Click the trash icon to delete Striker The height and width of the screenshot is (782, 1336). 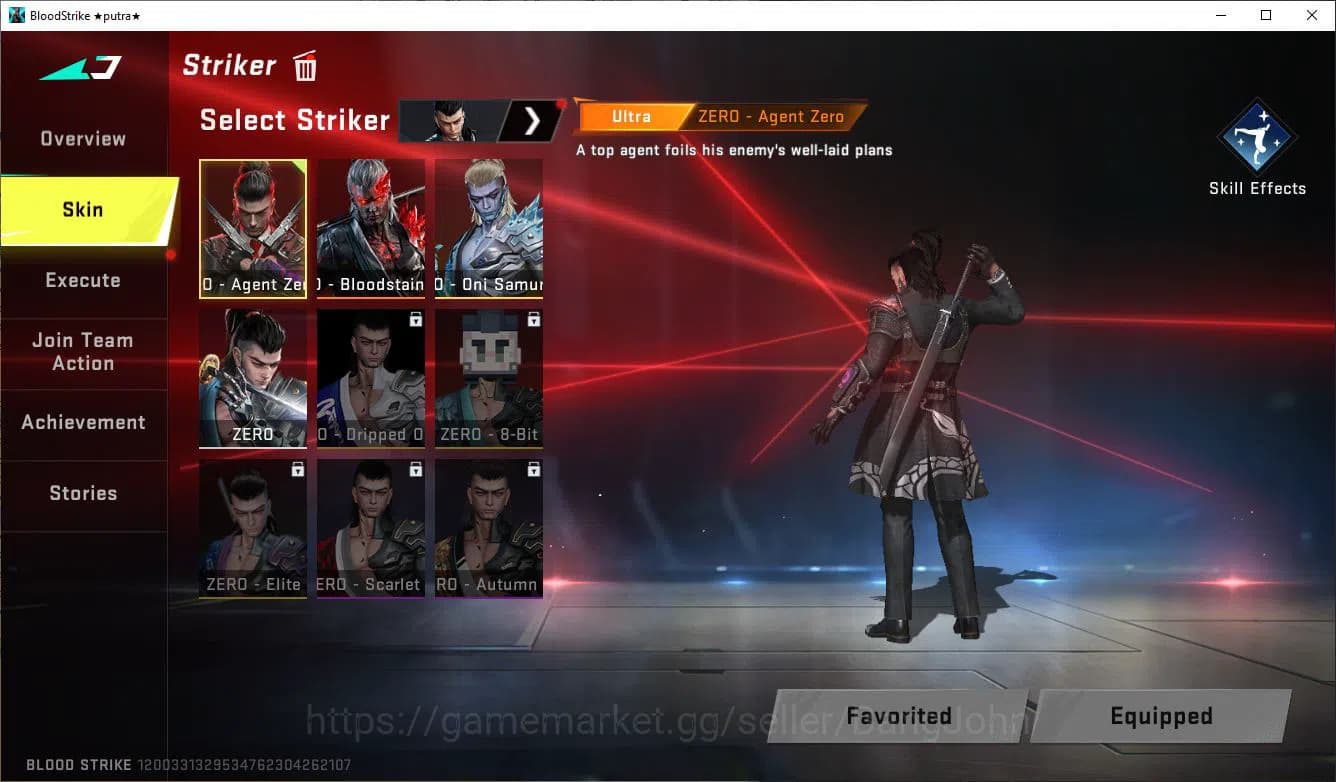pos(304,65)
